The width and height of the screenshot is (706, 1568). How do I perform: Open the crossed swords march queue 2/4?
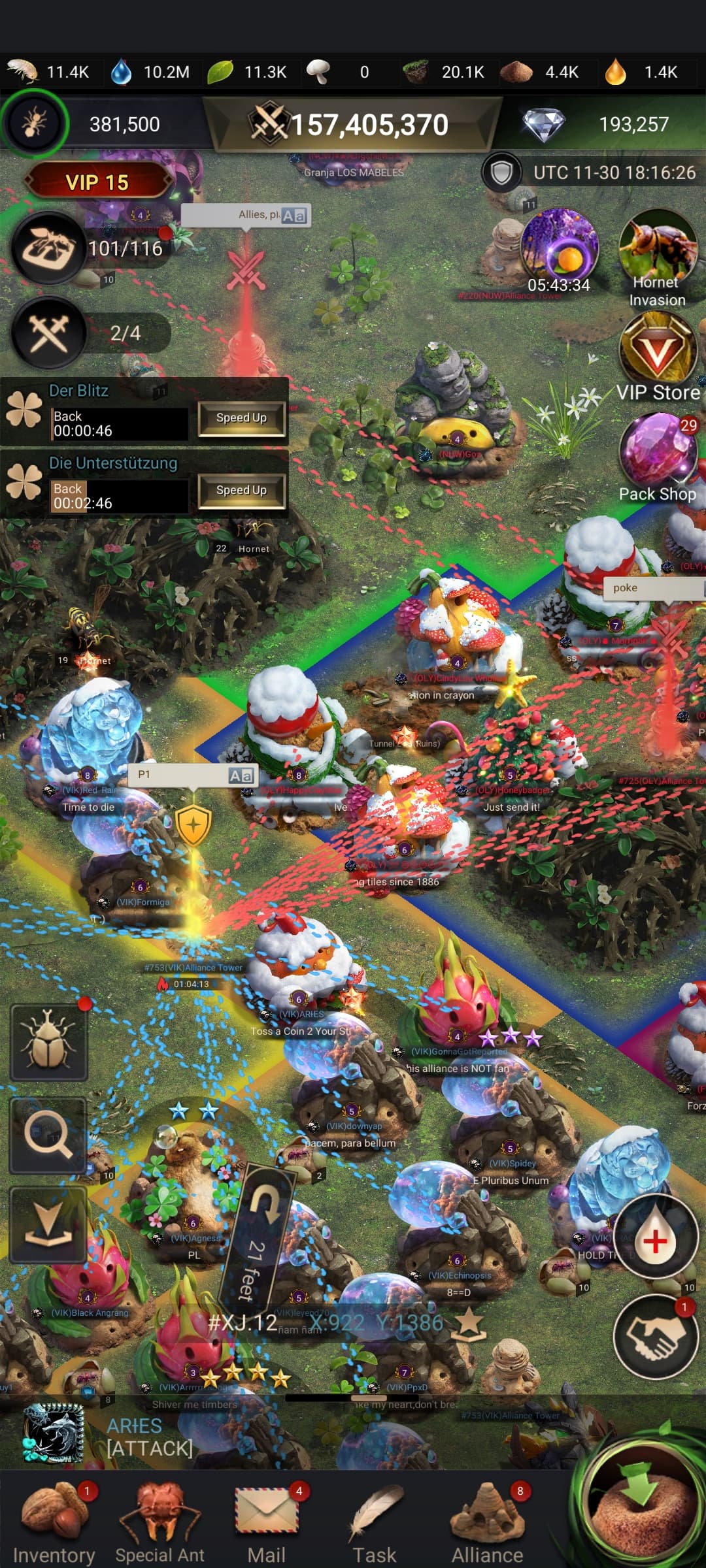click(x=49, y=333)
